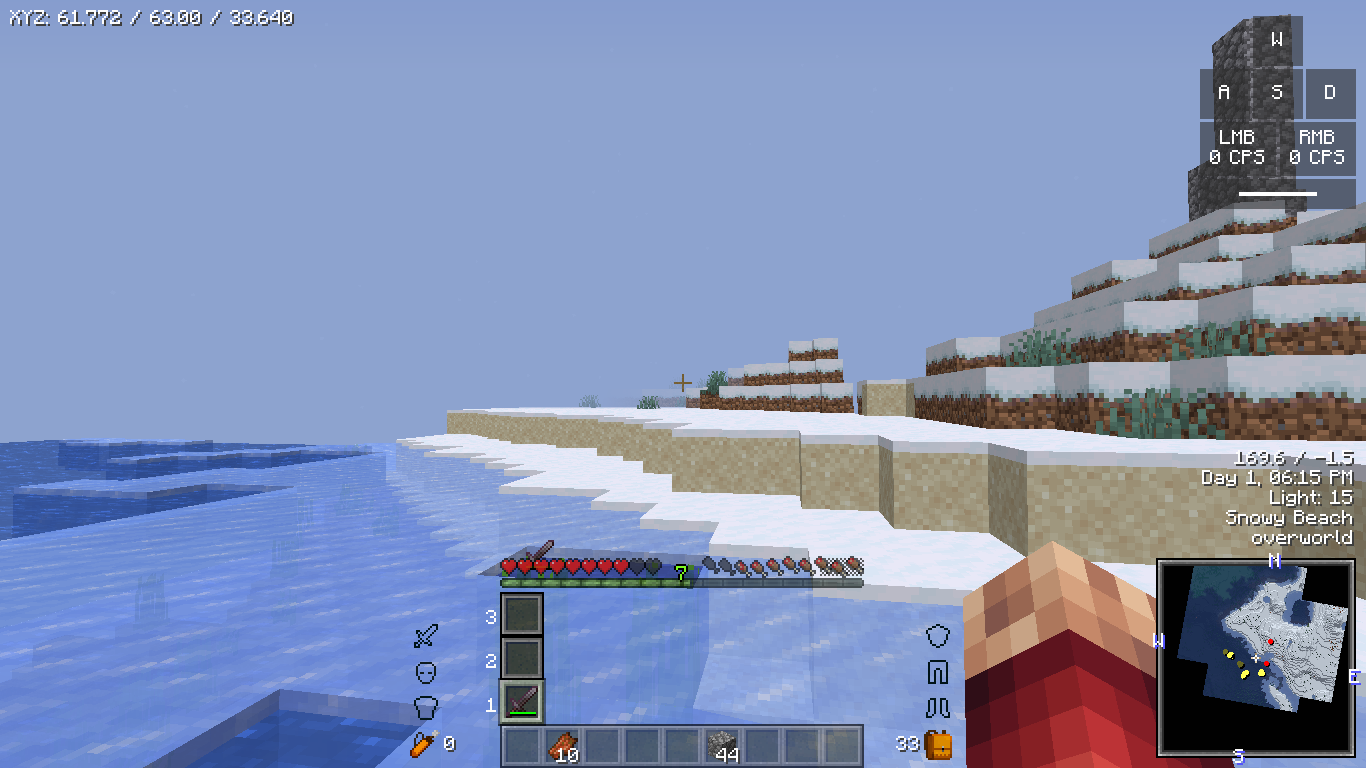Select hotbar slot 2
This screenshot has height=768, width=1366.
point(521,660)
